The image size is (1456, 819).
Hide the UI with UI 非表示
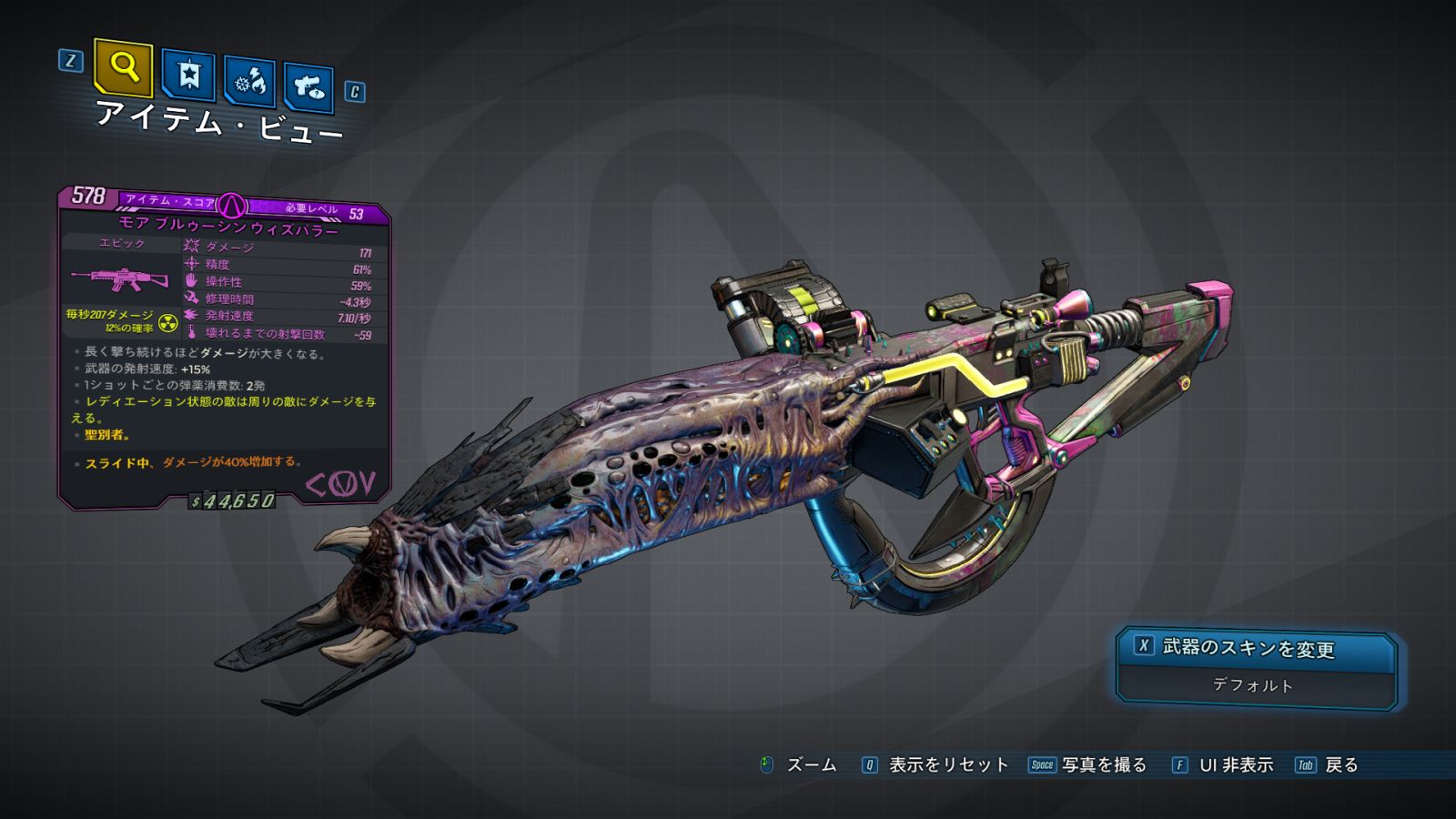[x=1223, y=765]
